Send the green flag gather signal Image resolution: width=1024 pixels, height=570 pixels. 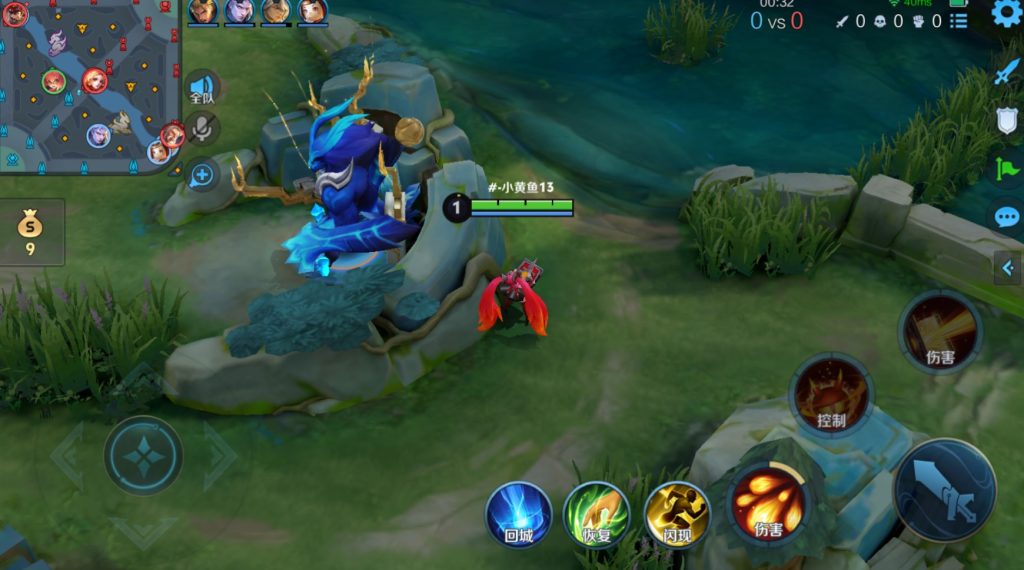(1006, 167)
